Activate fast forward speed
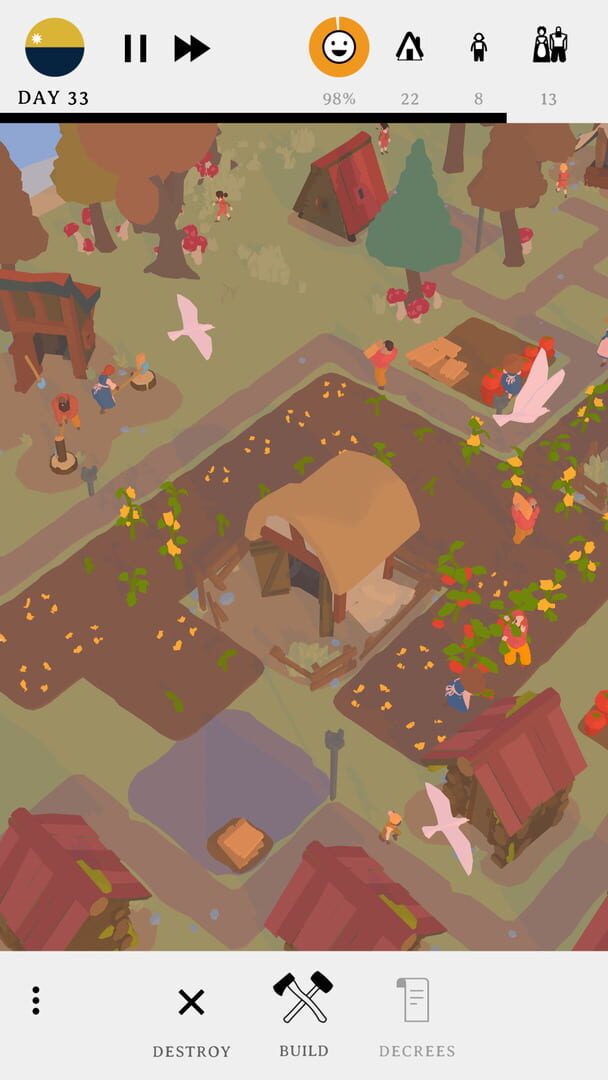This screenshot has width=608, height=1080. pos(192,48)
